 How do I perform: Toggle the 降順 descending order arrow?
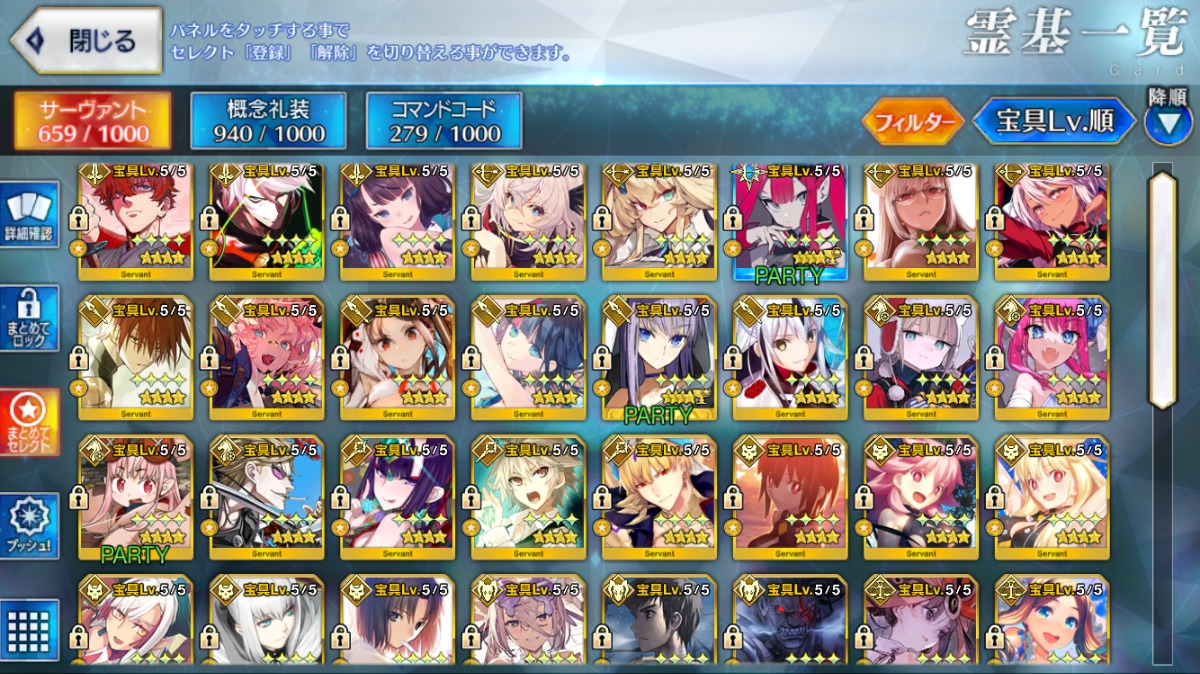click(1168, 120)
